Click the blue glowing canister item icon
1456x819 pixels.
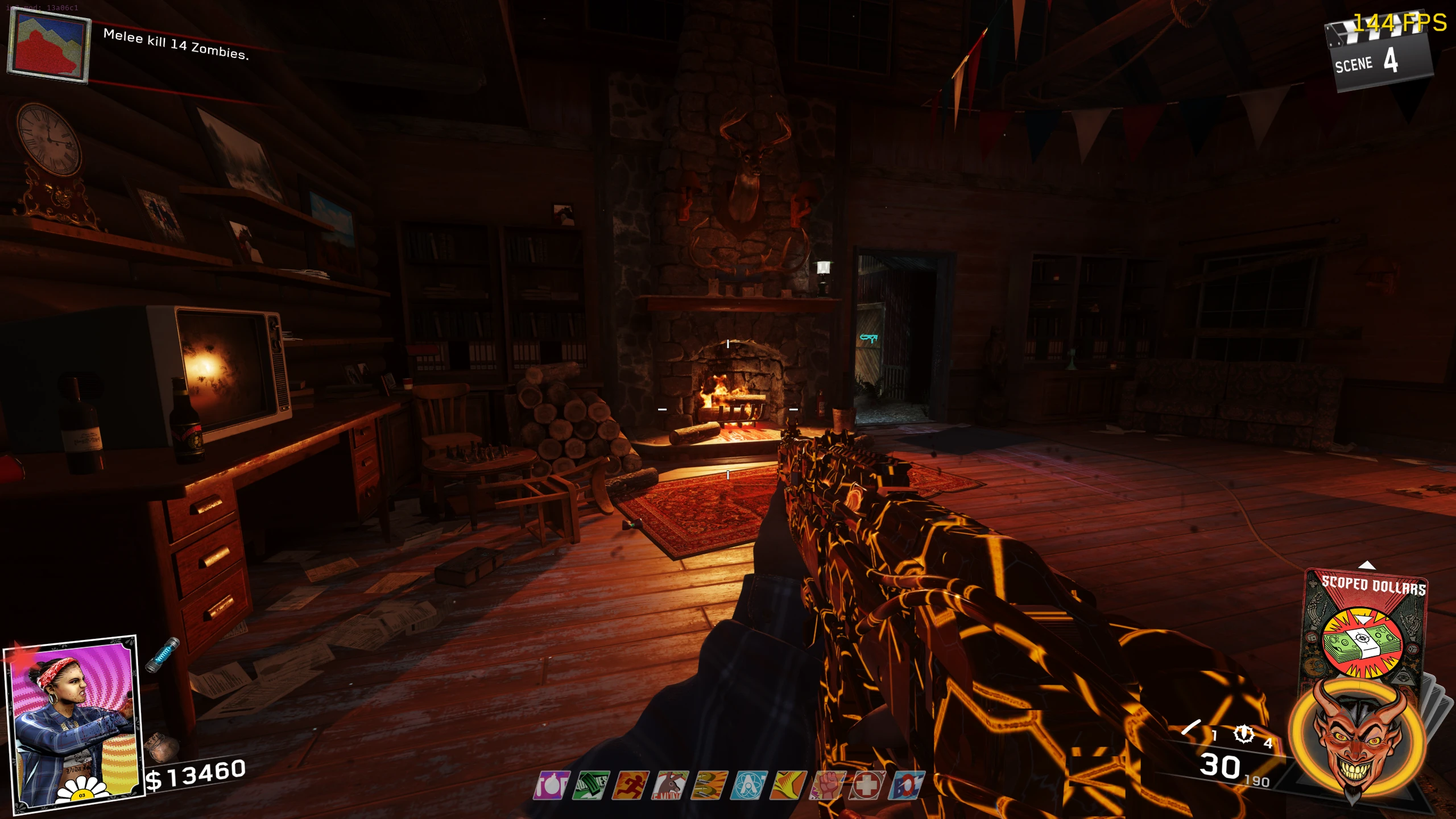(x=163, y=655)
